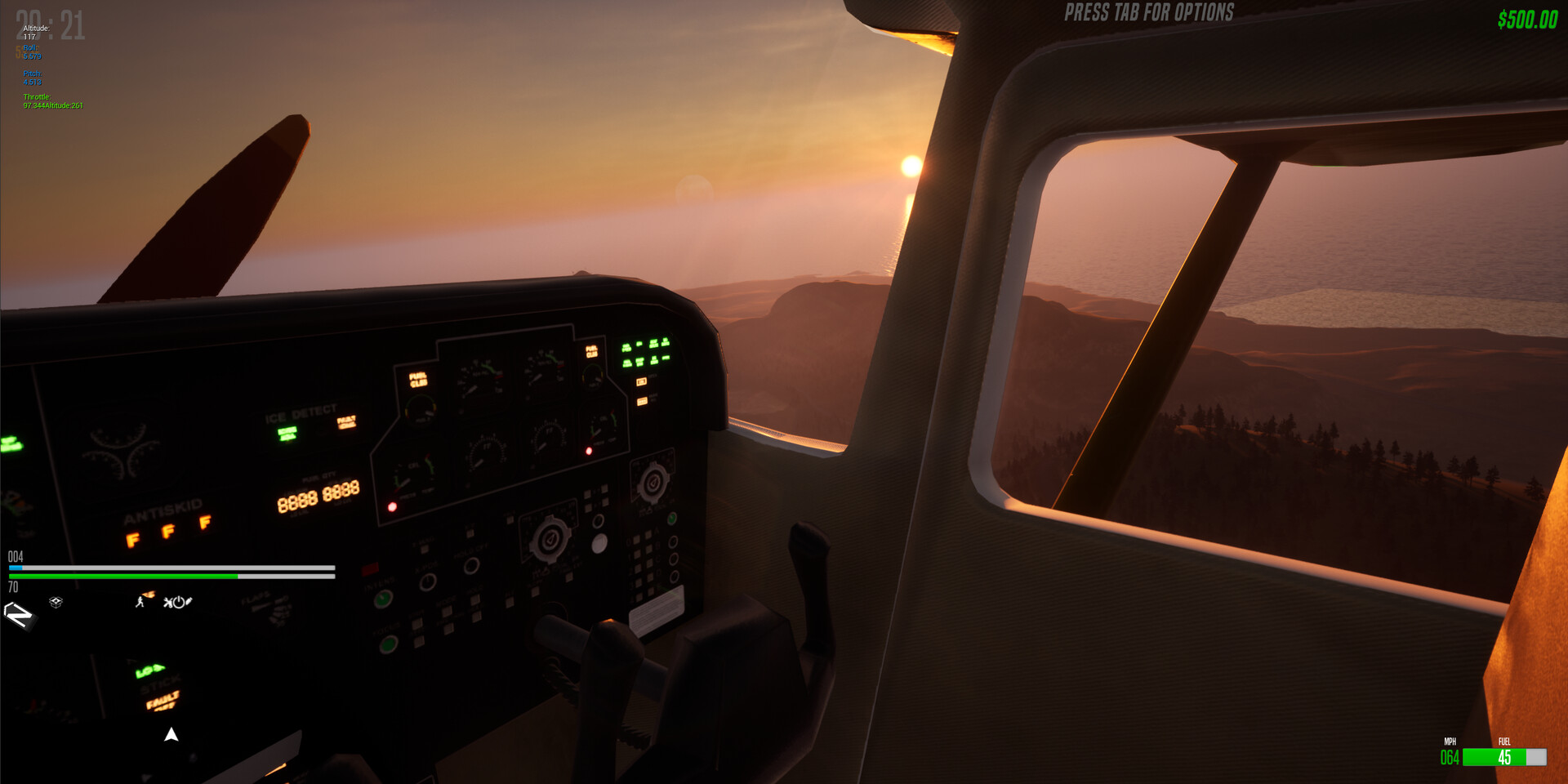The image size is (1568, 784).
Task: Toggle the INTENS indicator switch
Action: coord(381,599)
